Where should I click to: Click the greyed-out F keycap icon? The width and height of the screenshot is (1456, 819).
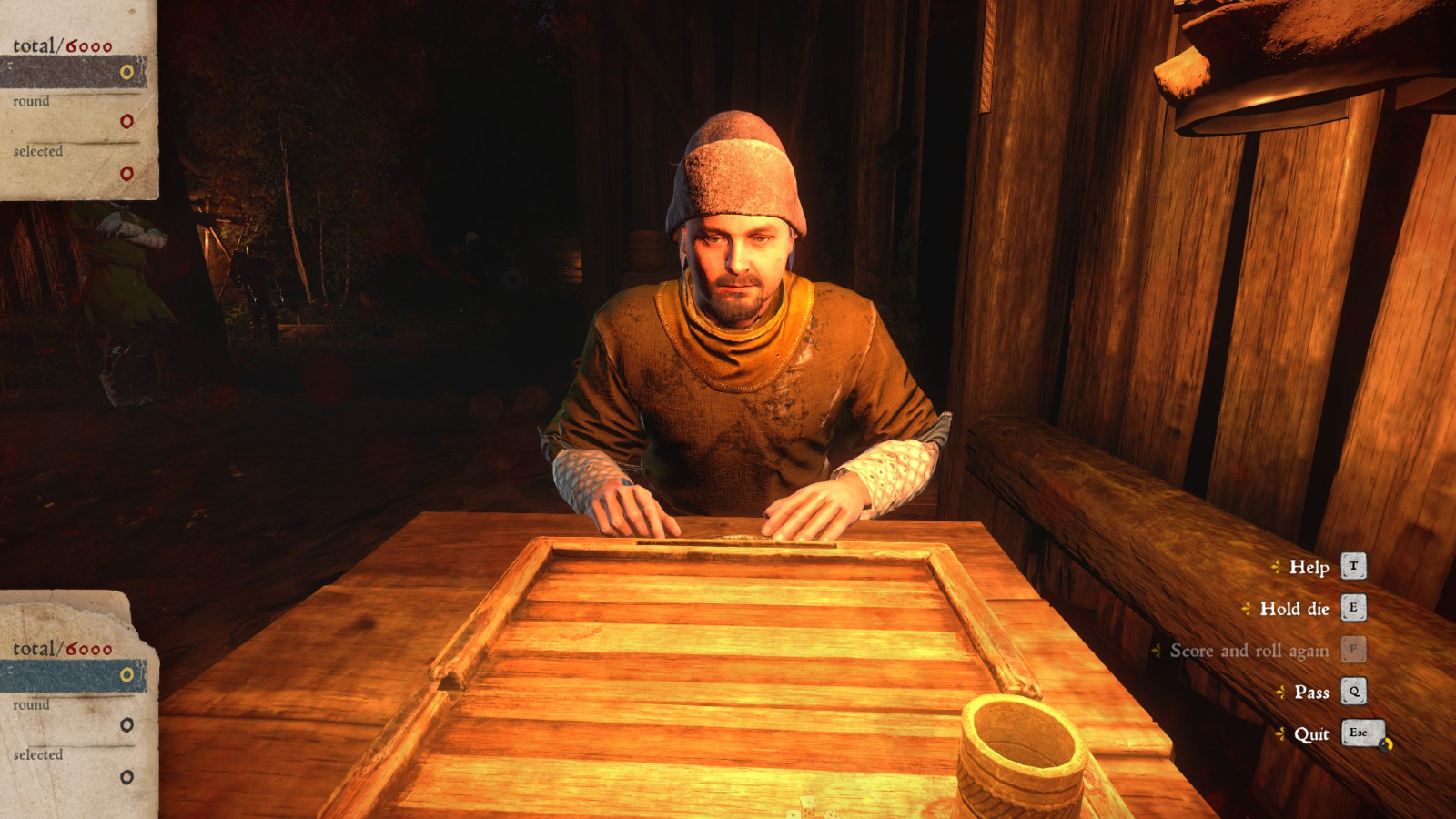click(x=1353, y=651)
